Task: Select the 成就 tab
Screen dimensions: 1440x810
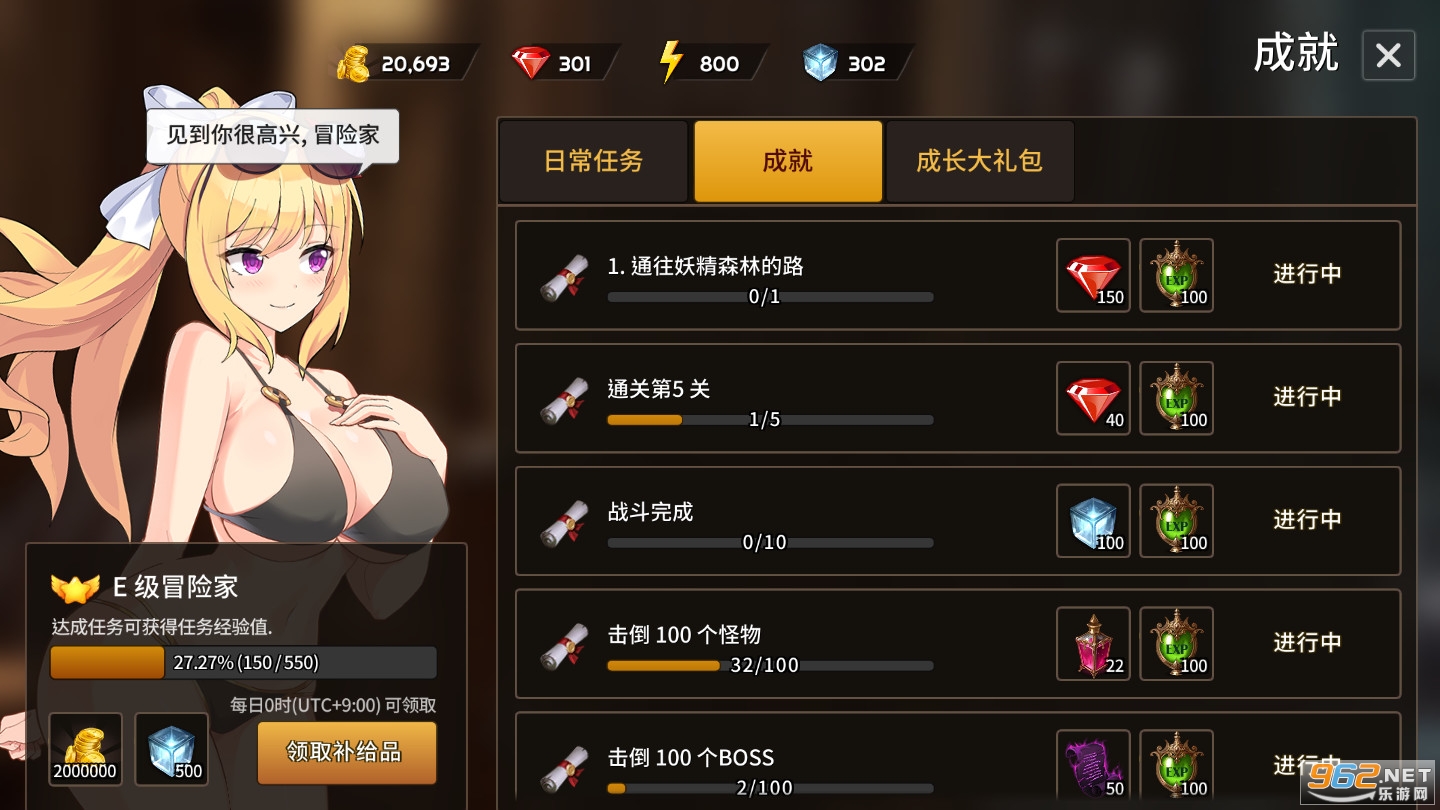Action: point(787,161)
